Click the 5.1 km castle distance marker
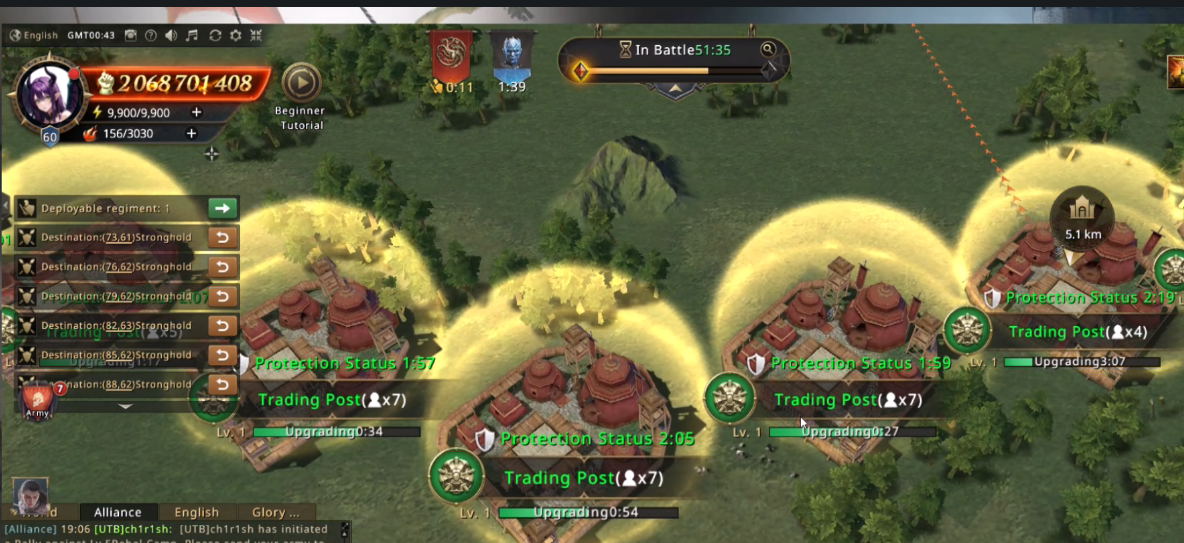This screenshot has width=1184, height=543. pos(1082,215)
